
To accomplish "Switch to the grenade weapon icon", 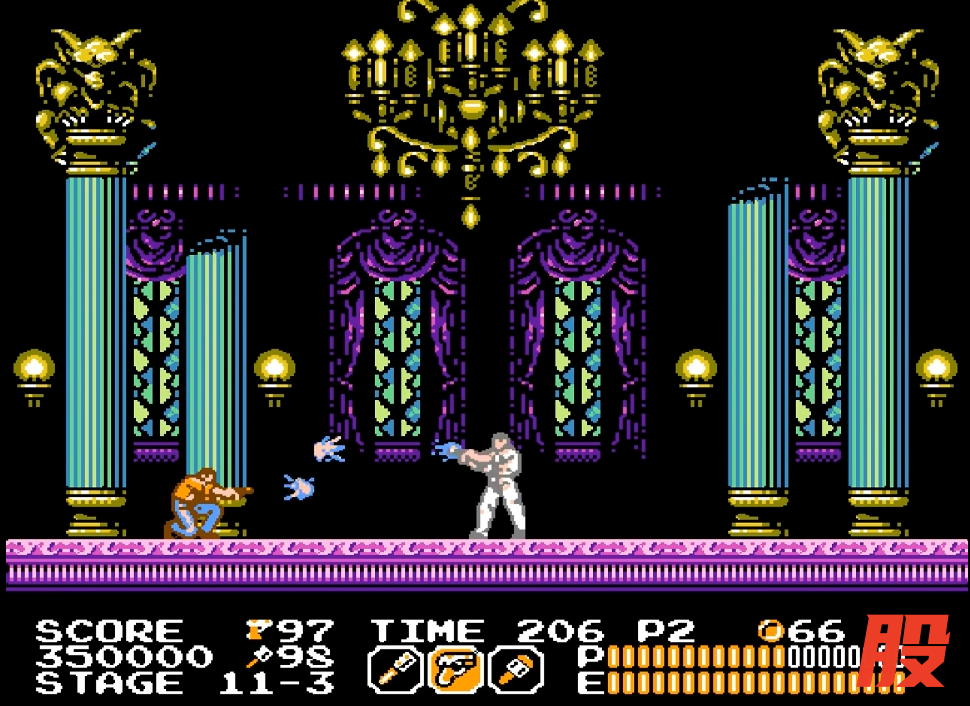I will pos(518,669).
